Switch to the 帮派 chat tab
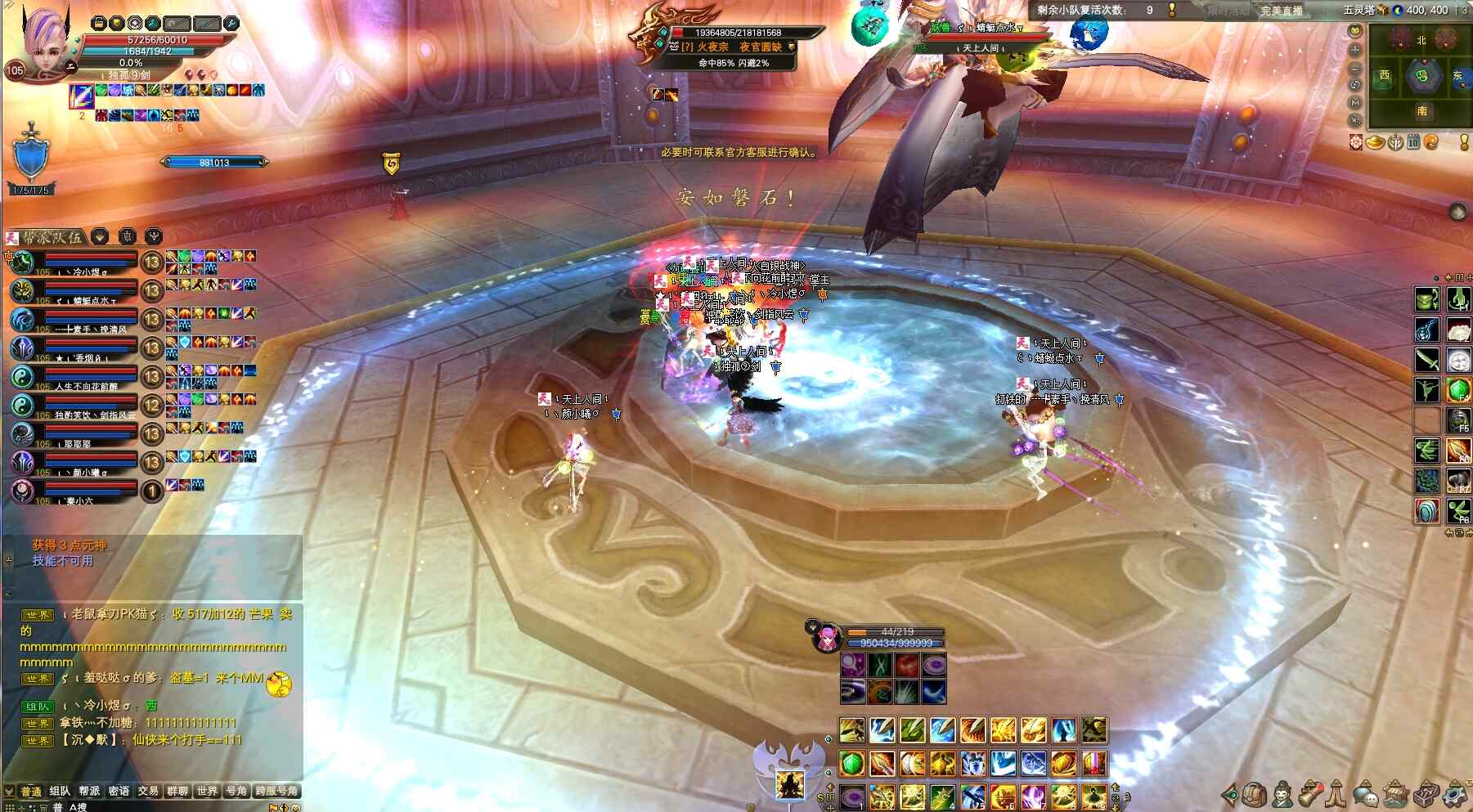The height and width of the screenshot is (812, 1473). pyautogui.click(x=89, y=791)
